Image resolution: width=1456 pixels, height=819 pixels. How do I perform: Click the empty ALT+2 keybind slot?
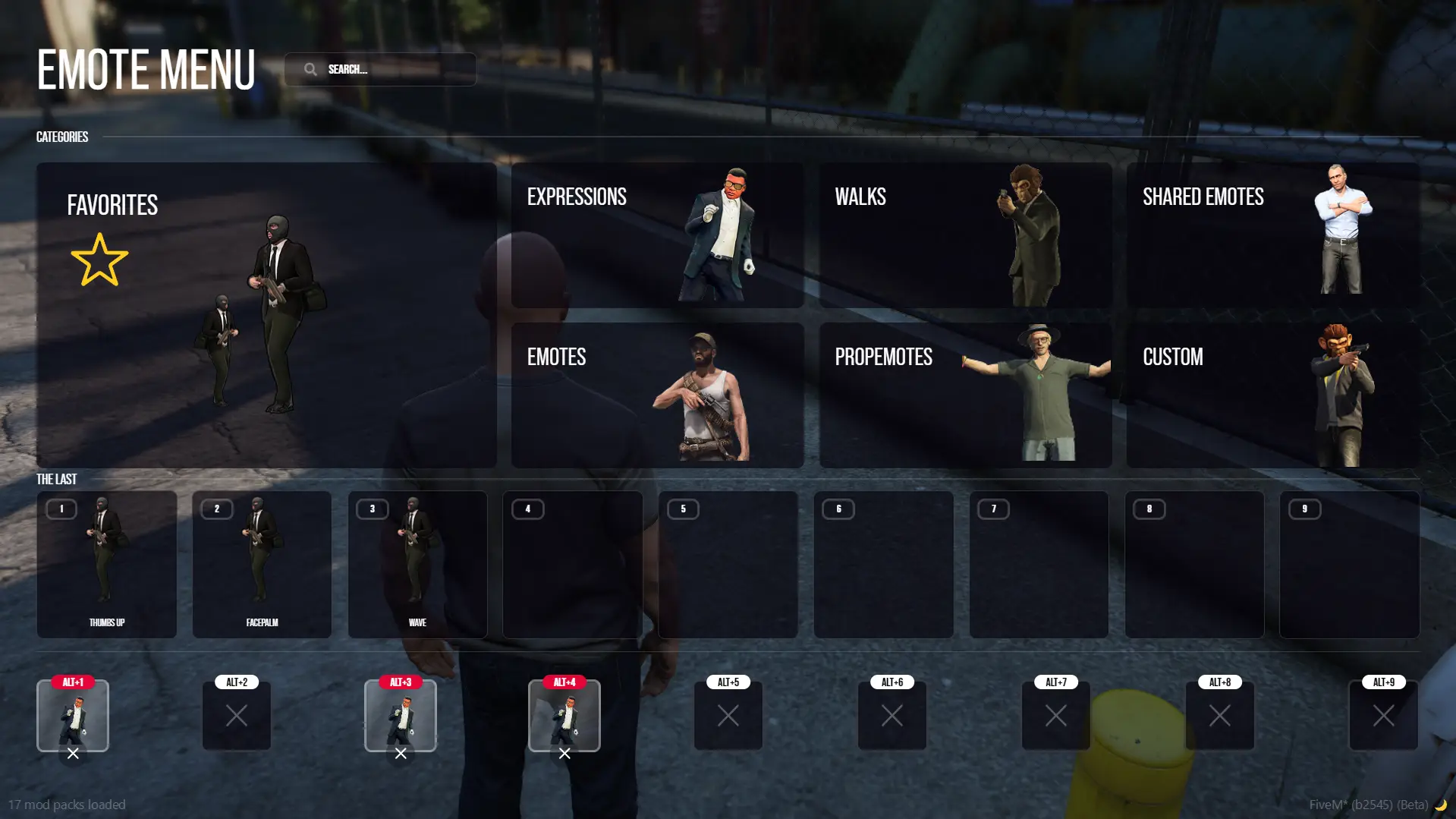pos(236,715)
